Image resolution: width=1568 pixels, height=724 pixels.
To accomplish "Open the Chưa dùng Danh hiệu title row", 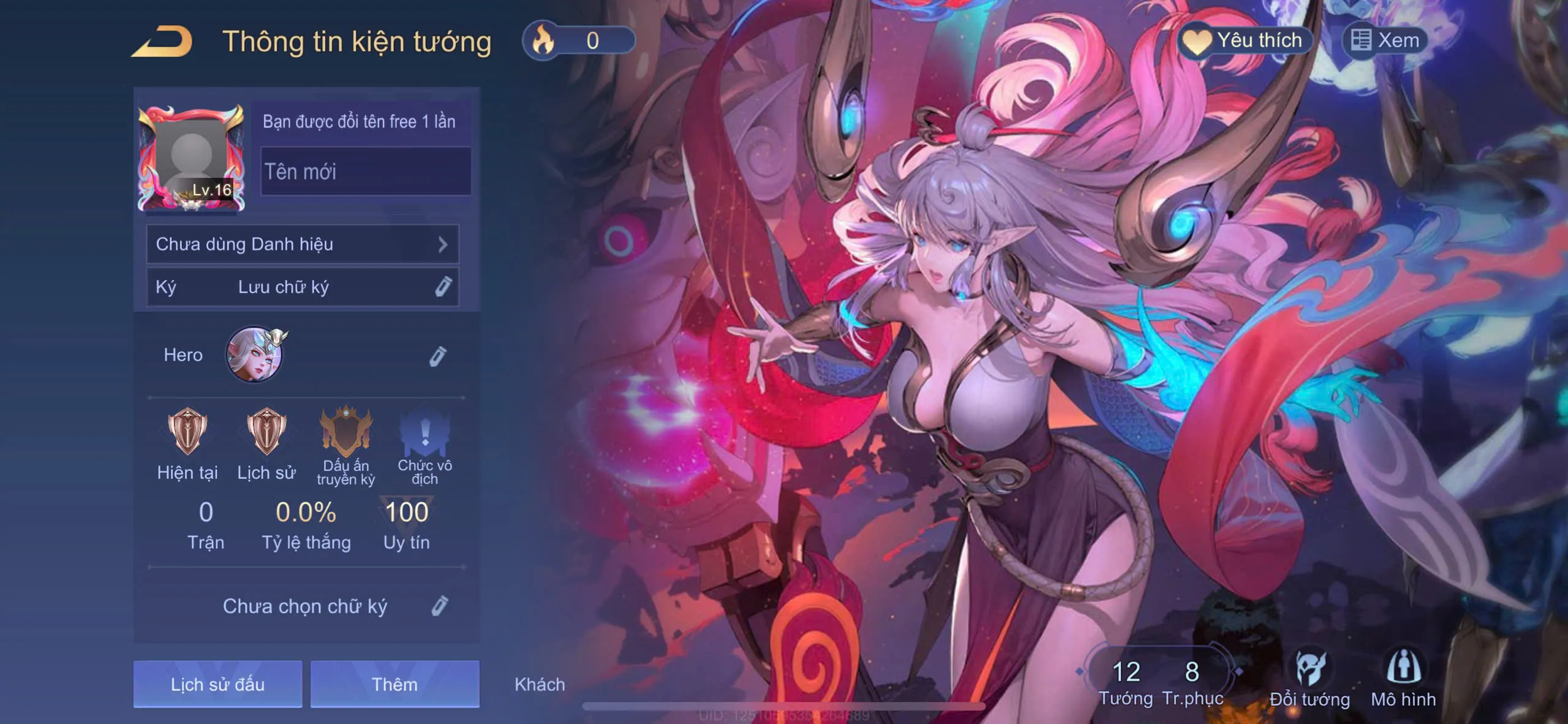I will (303, 244).
